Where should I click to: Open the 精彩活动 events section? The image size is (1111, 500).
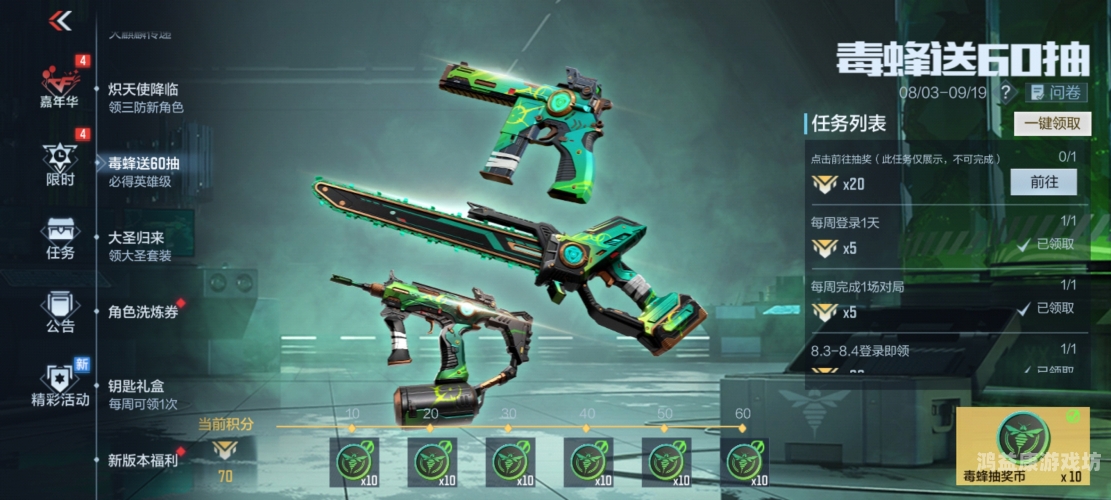click(x=60, y=385)
